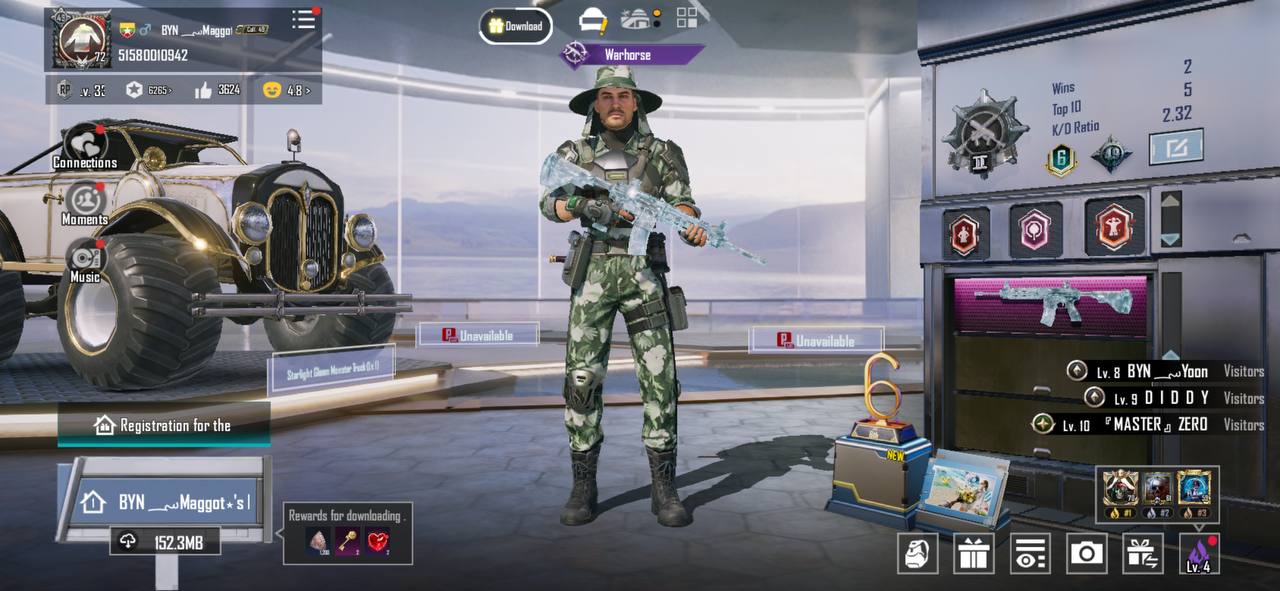Open Connections
The image size is (1280, 591).
tap(85, 148)
